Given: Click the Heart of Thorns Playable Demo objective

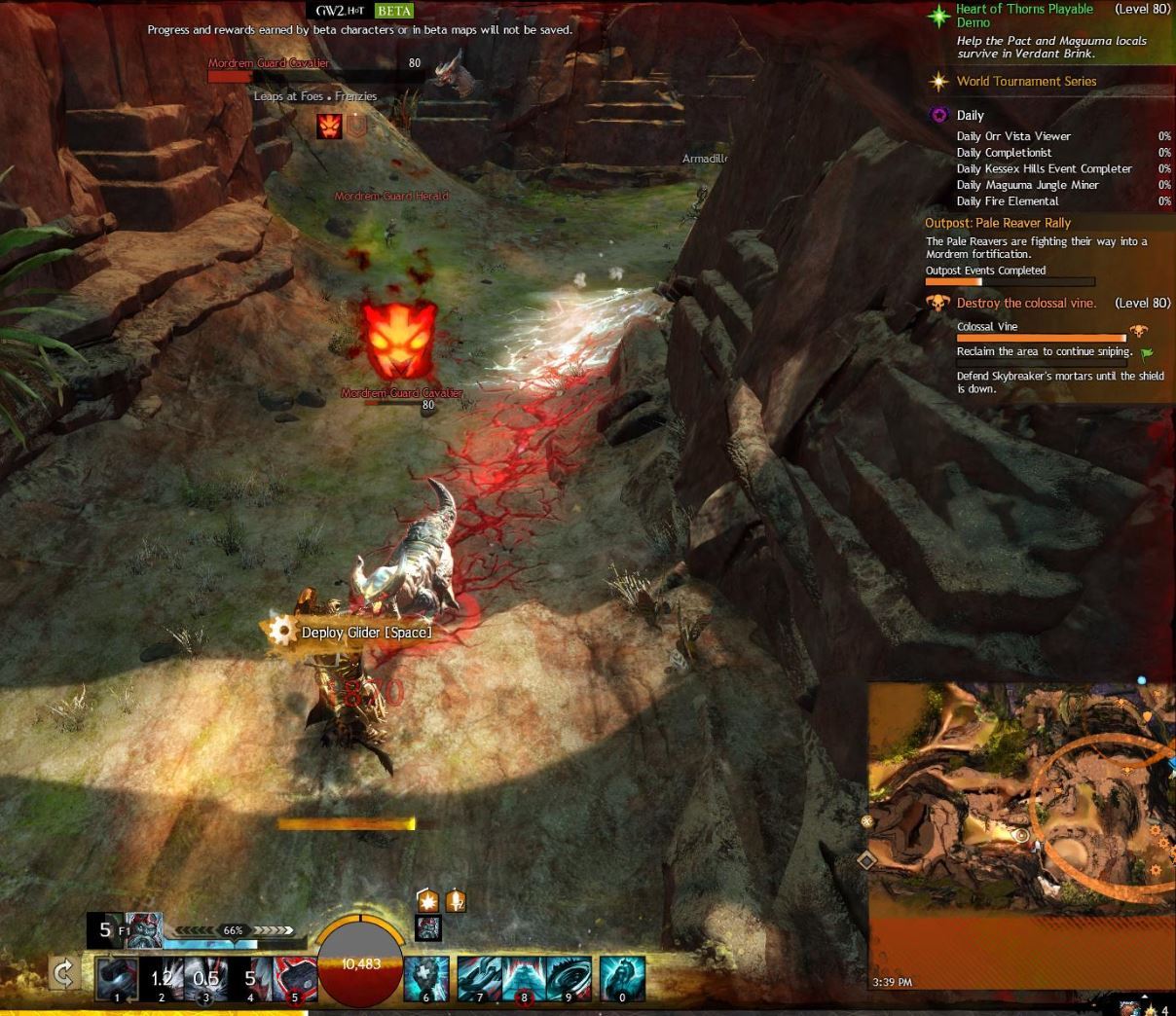Looking at the screenshot, I should pyautogui.click(x=1024, y=16).
